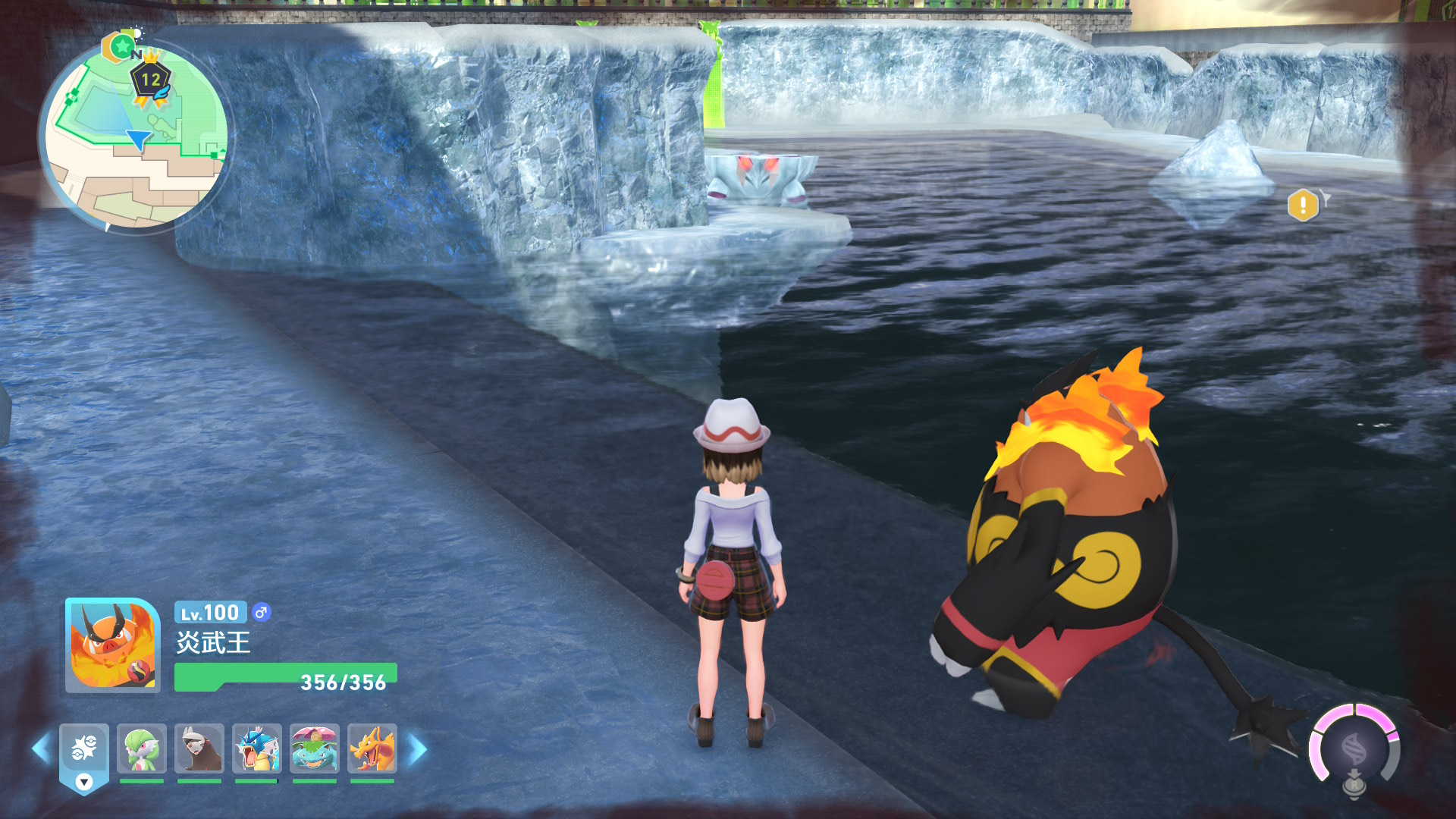Choose the brown bear Pokémon in the party bar

[199, 750]
